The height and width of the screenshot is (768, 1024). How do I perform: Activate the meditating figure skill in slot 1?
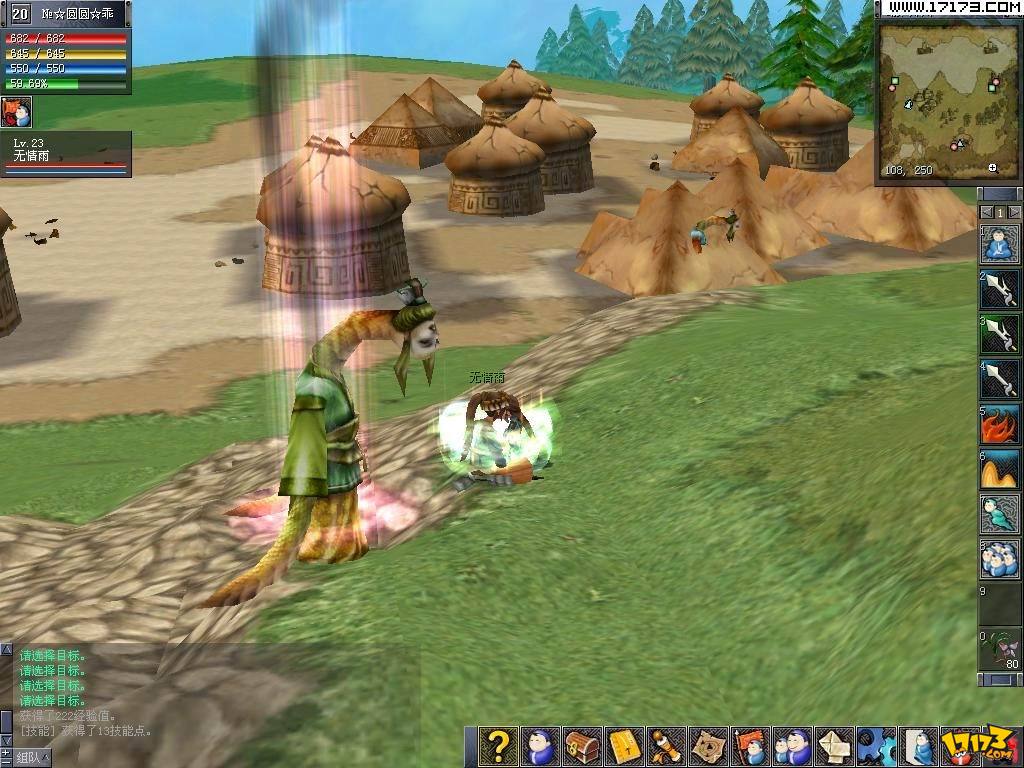1000,244
